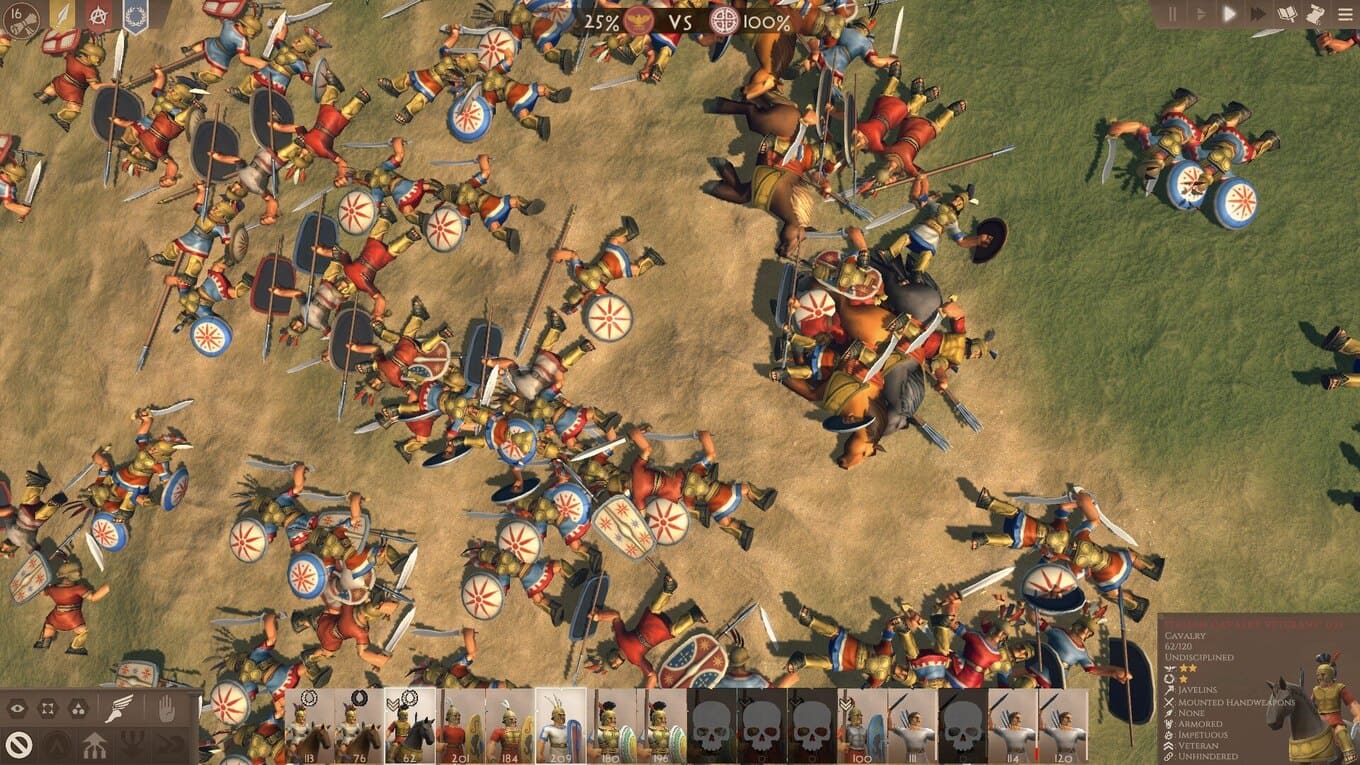Open the book encyclopedia icon
The height and width of the screenshot is (765, 1360).
coord(1287,14)
